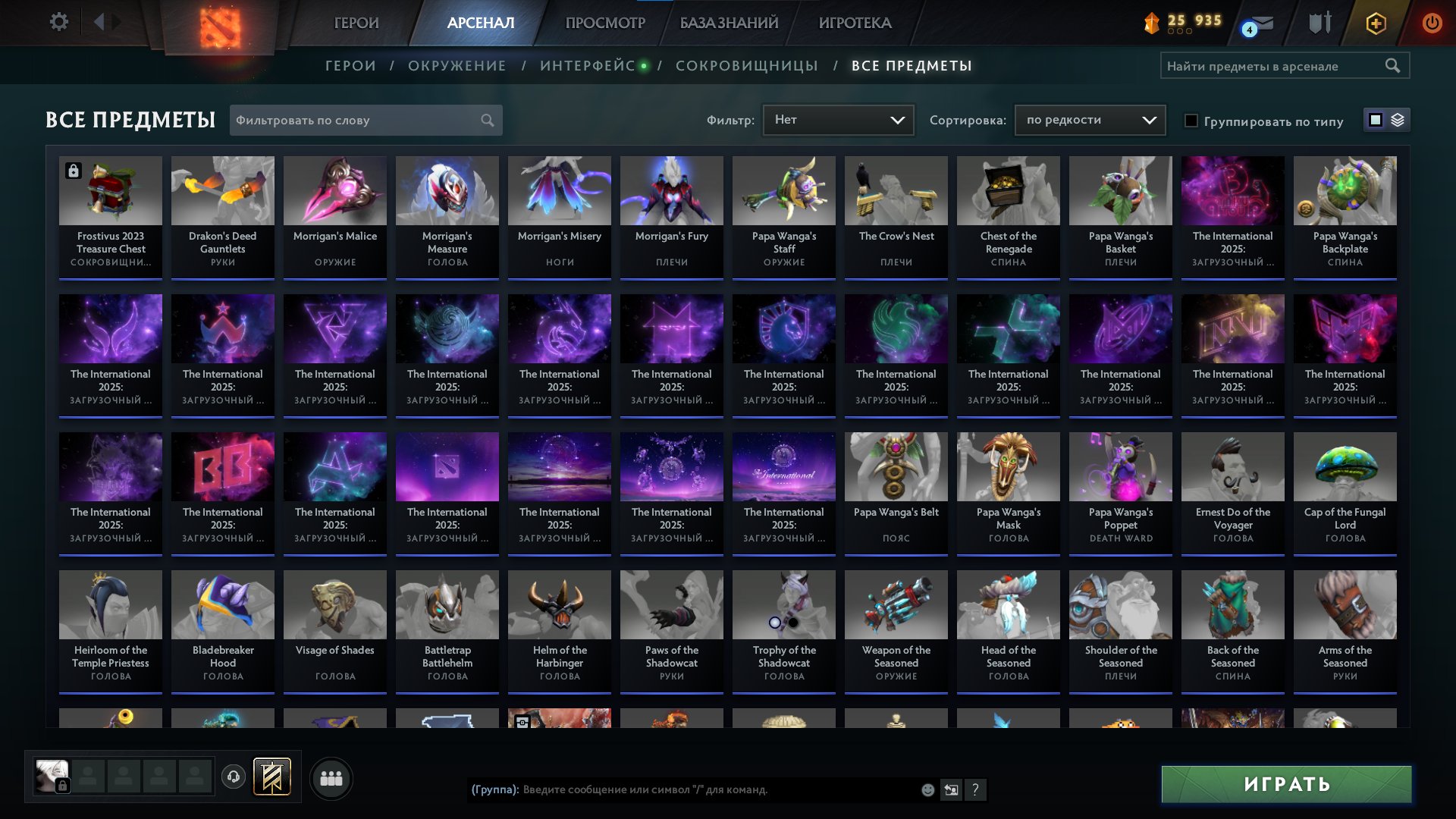Open the СОКРОВИЩНИЦЫ sub-tab
Image resolution: width=1456 pixels, height=819 pixels.
coord(746,66)
